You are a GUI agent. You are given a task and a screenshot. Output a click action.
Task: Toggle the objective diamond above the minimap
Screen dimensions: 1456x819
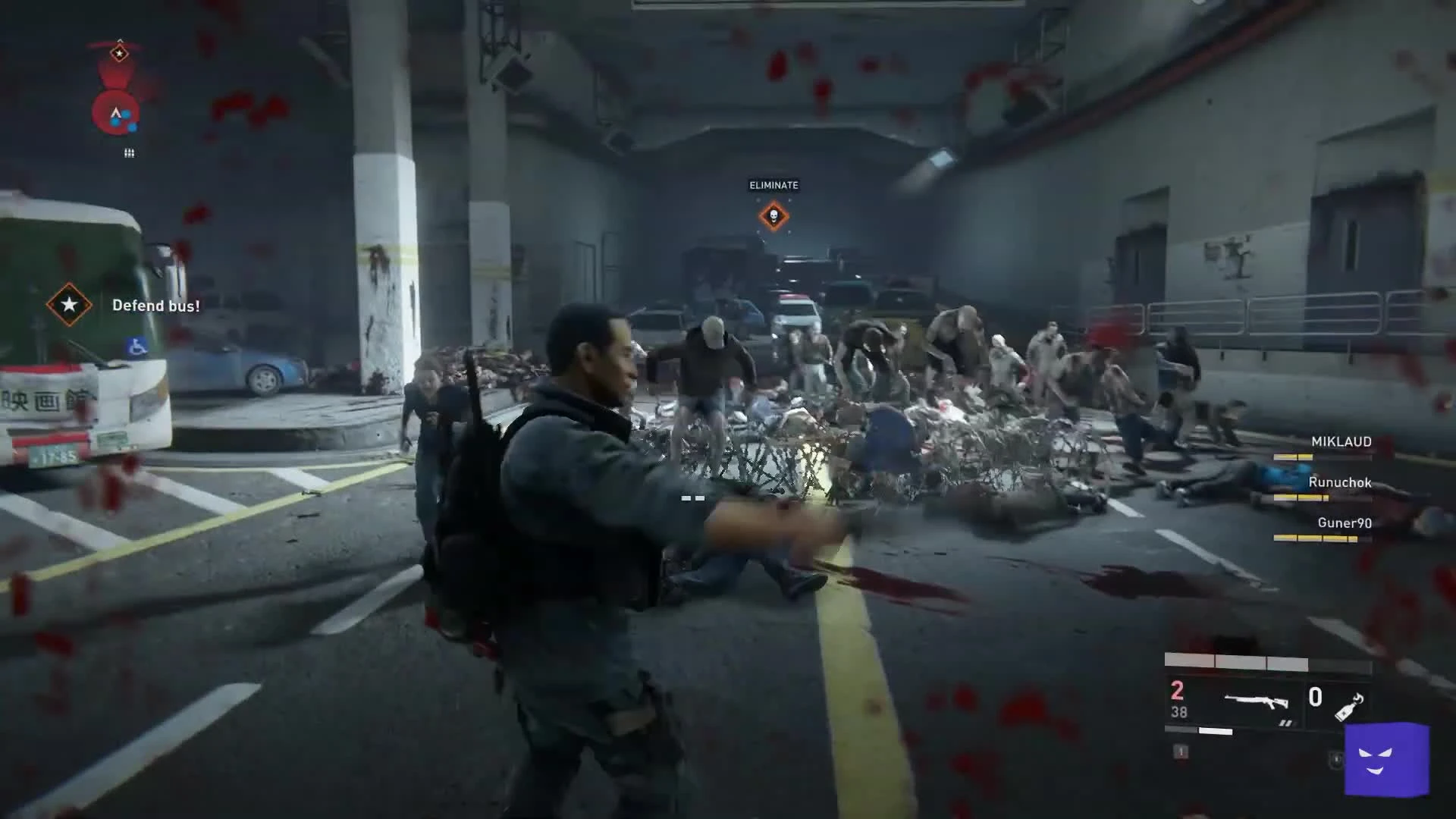pyautogui.click(x=120, y=52)
